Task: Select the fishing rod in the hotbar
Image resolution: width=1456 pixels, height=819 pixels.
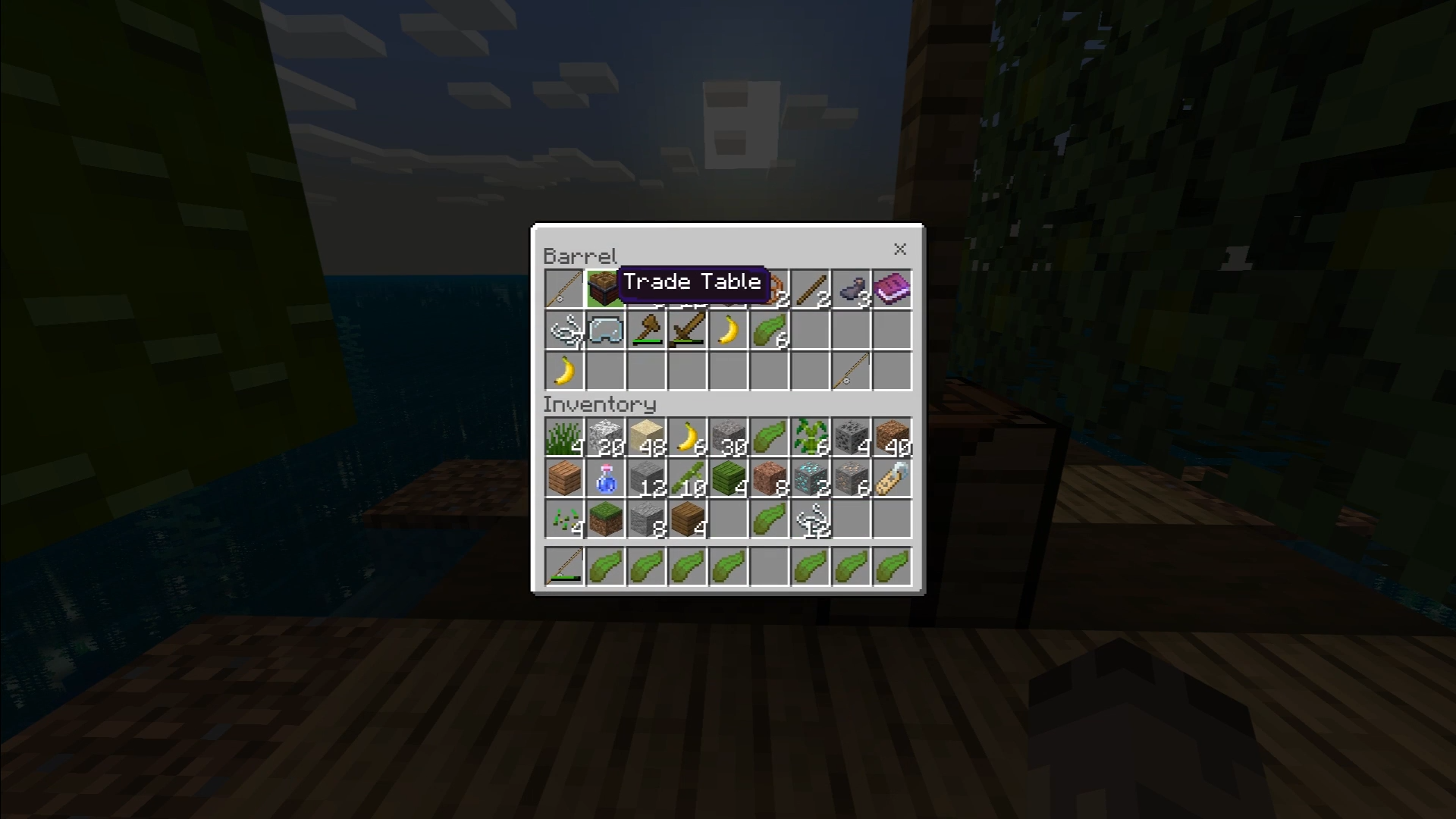Action: click(564, 566)
